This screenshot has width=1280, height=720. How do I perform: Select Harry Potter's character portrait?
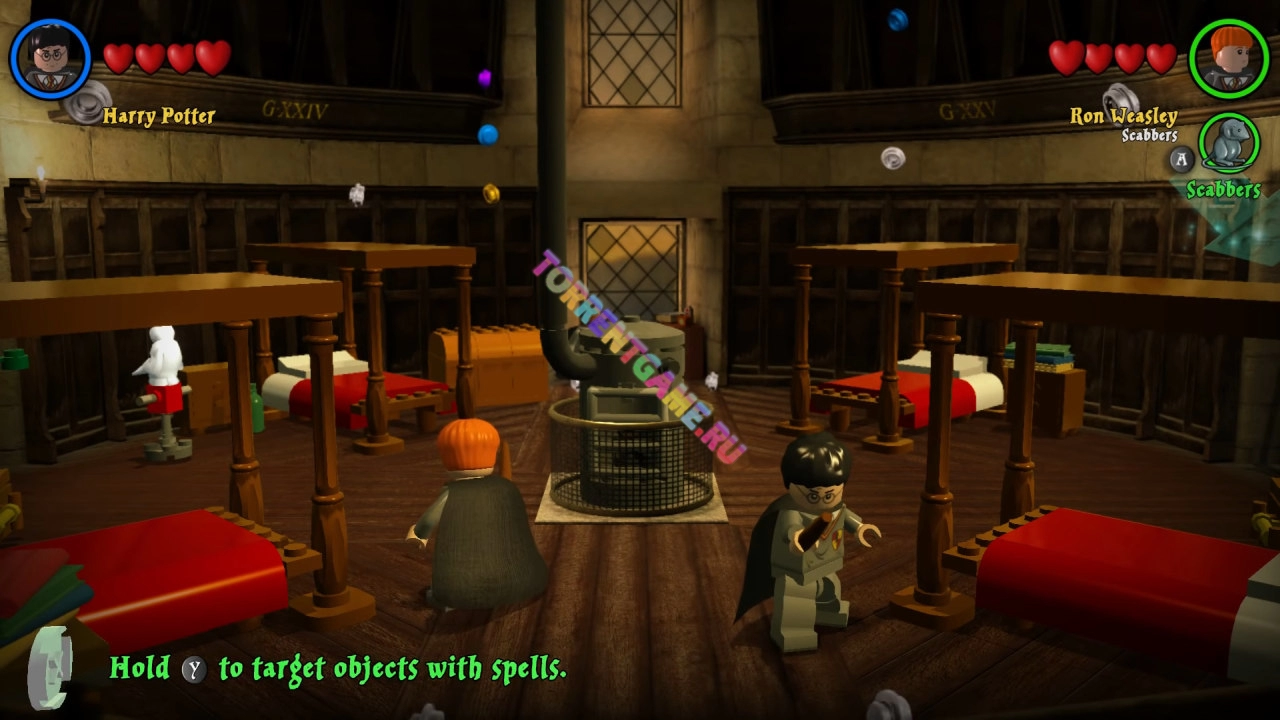click(50, 59)
